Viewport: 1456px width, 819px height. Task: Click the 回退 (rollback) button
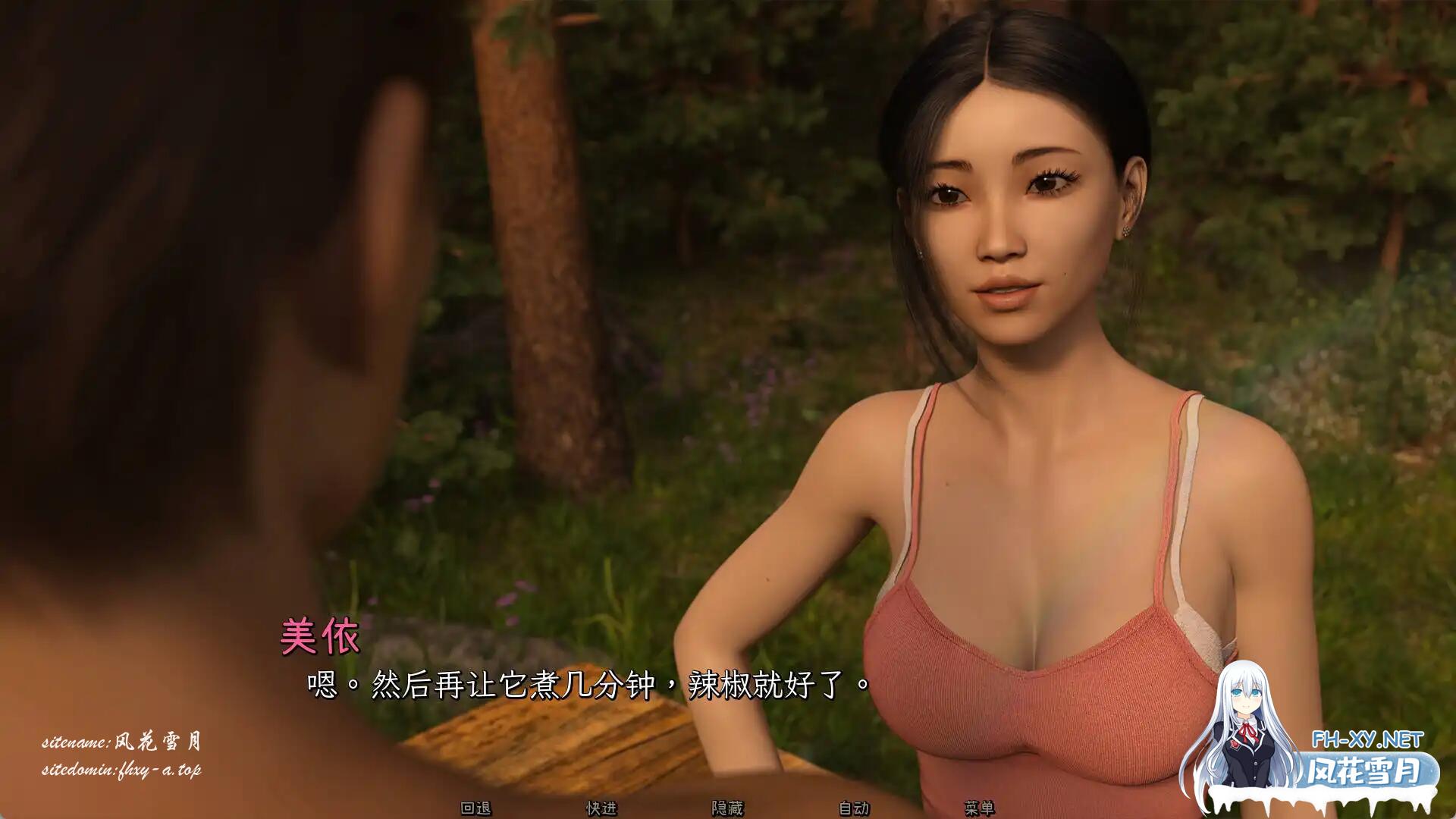coord(475,808)
